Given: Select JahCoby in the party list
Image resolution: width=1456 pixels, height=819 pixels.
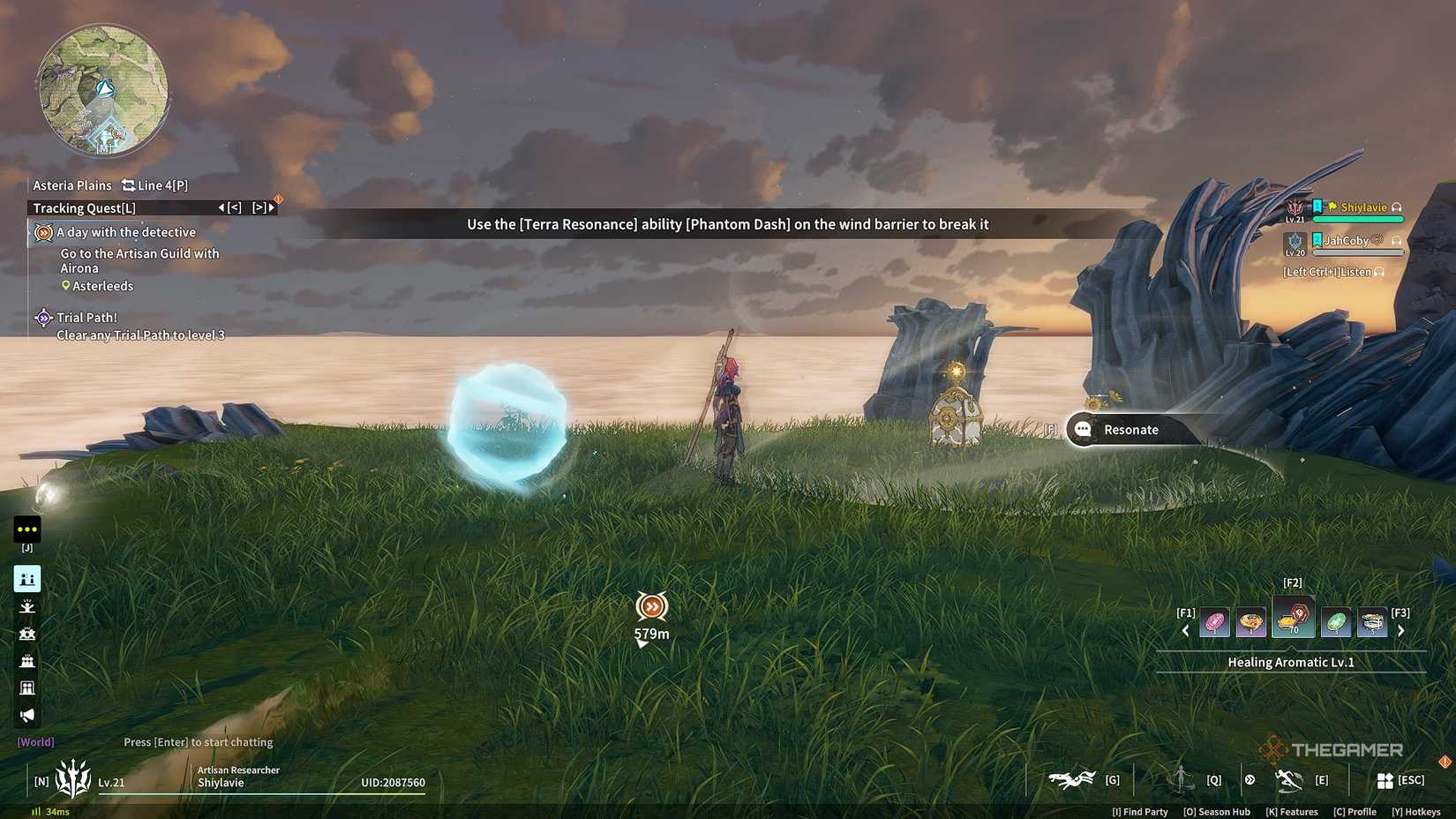Looking at the screenshot, I should point(1346,240).
